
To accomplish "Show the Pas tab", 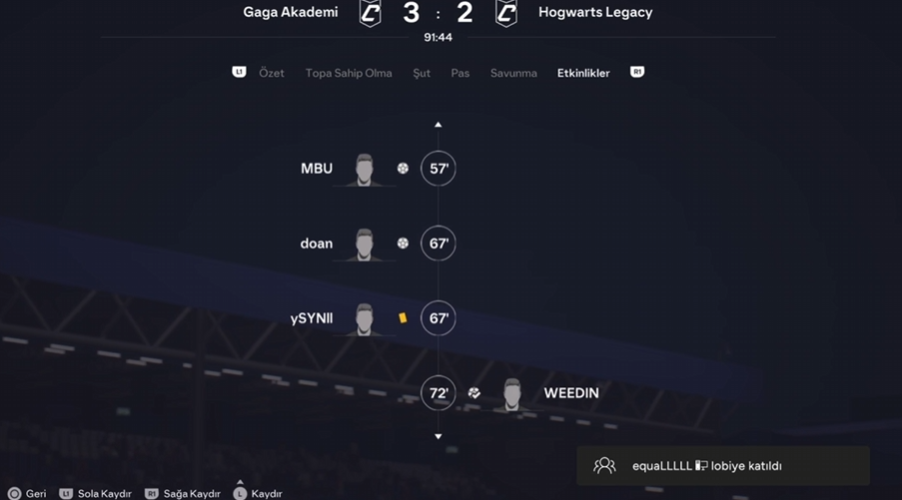I will 460,73.
